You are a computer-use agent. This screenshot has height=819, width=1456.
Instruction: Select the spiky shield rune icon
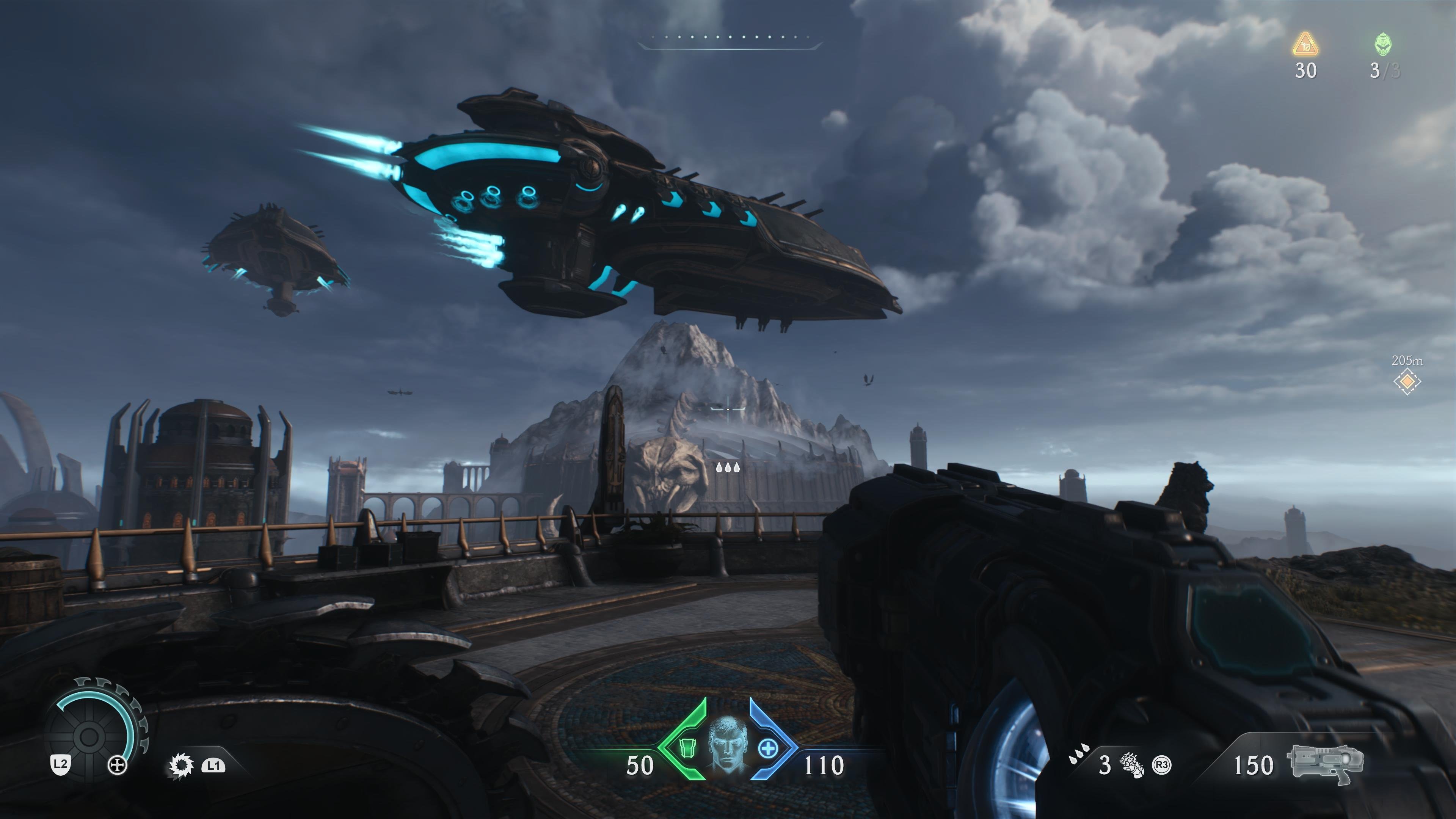click(x=182, y=766)
